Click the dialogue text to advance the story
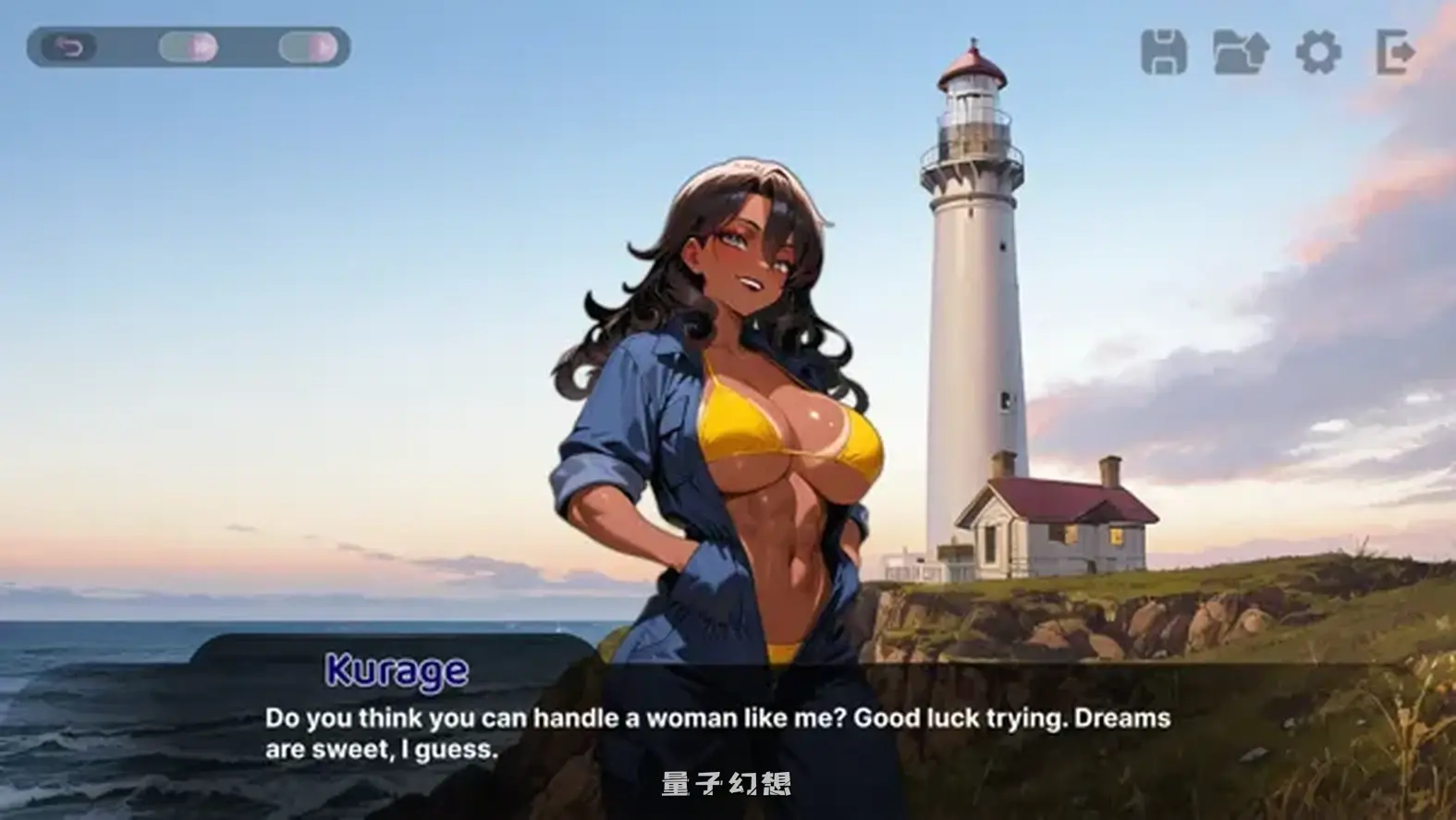This screenshot has width=1456, height=820. [716, 730]
